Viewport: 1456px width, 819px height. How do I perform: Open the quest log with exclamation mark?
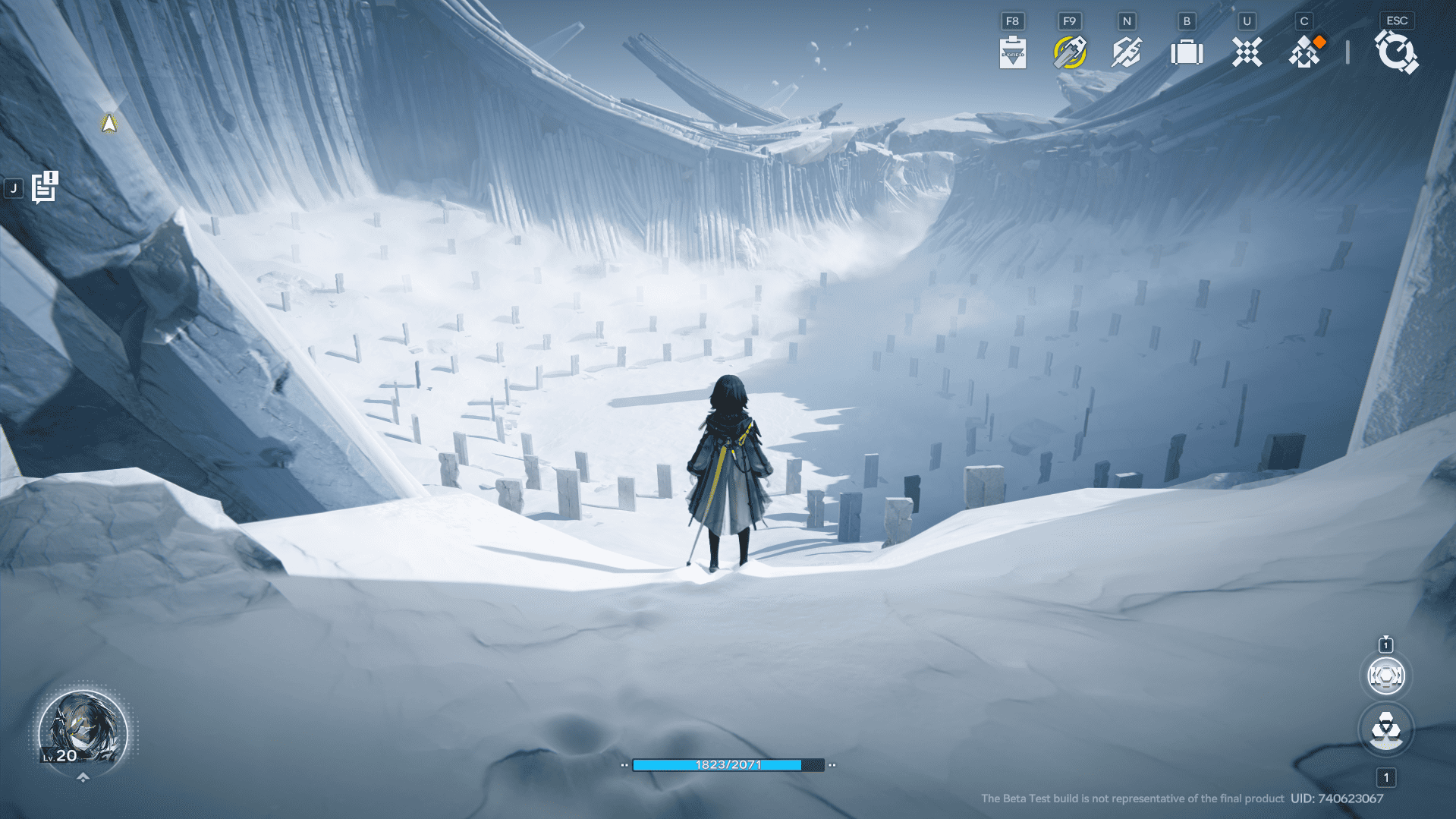click(x=45, y=187)
